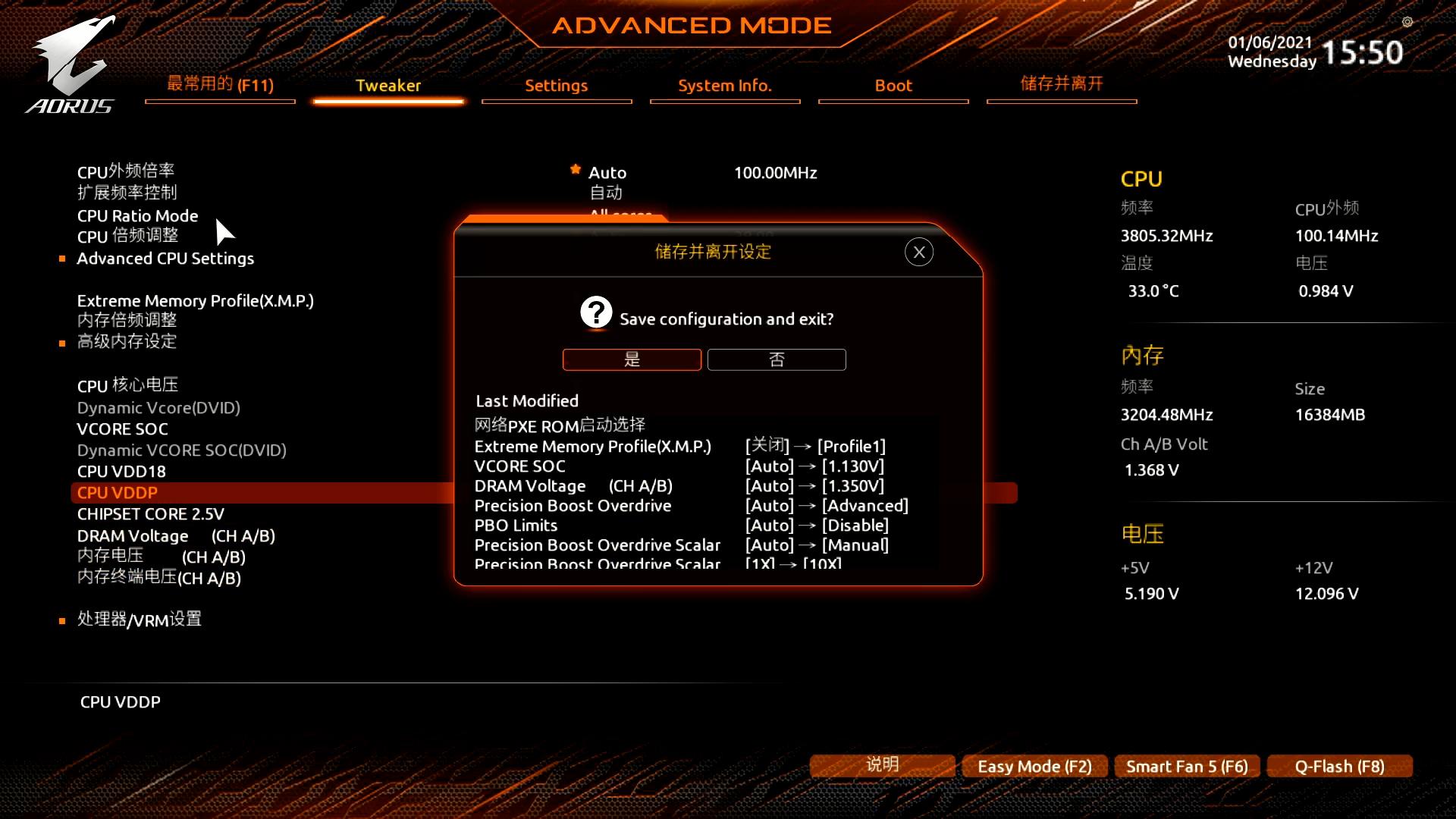The width and height of the screenshot is (1456, 819).
Task: Expand Advanced CPU Settings
Action: point(165,258)
